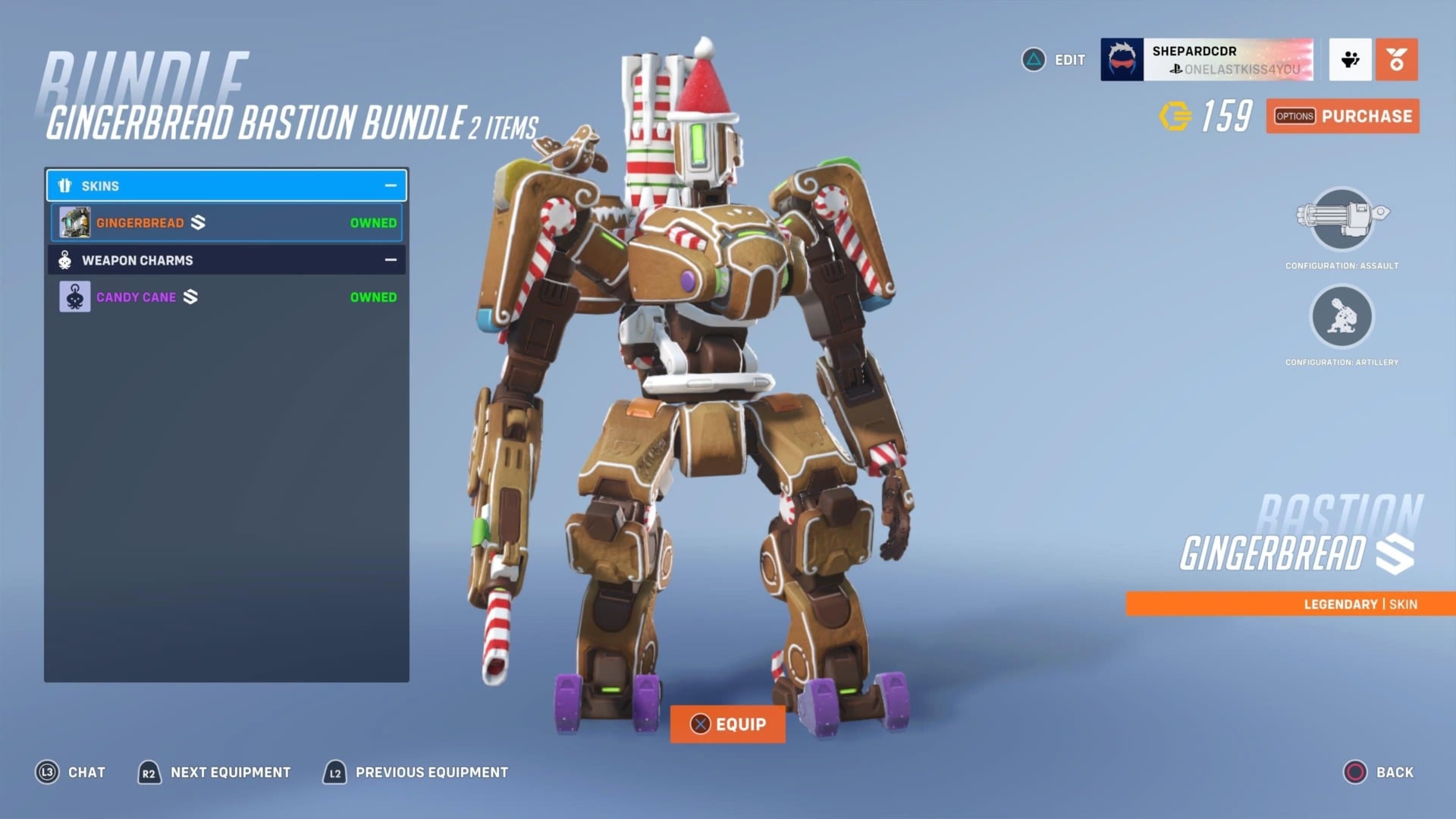The image size is (1456, 819).
Task: Equip the Gingerbread skin
Action: click(x=726, y=723)
